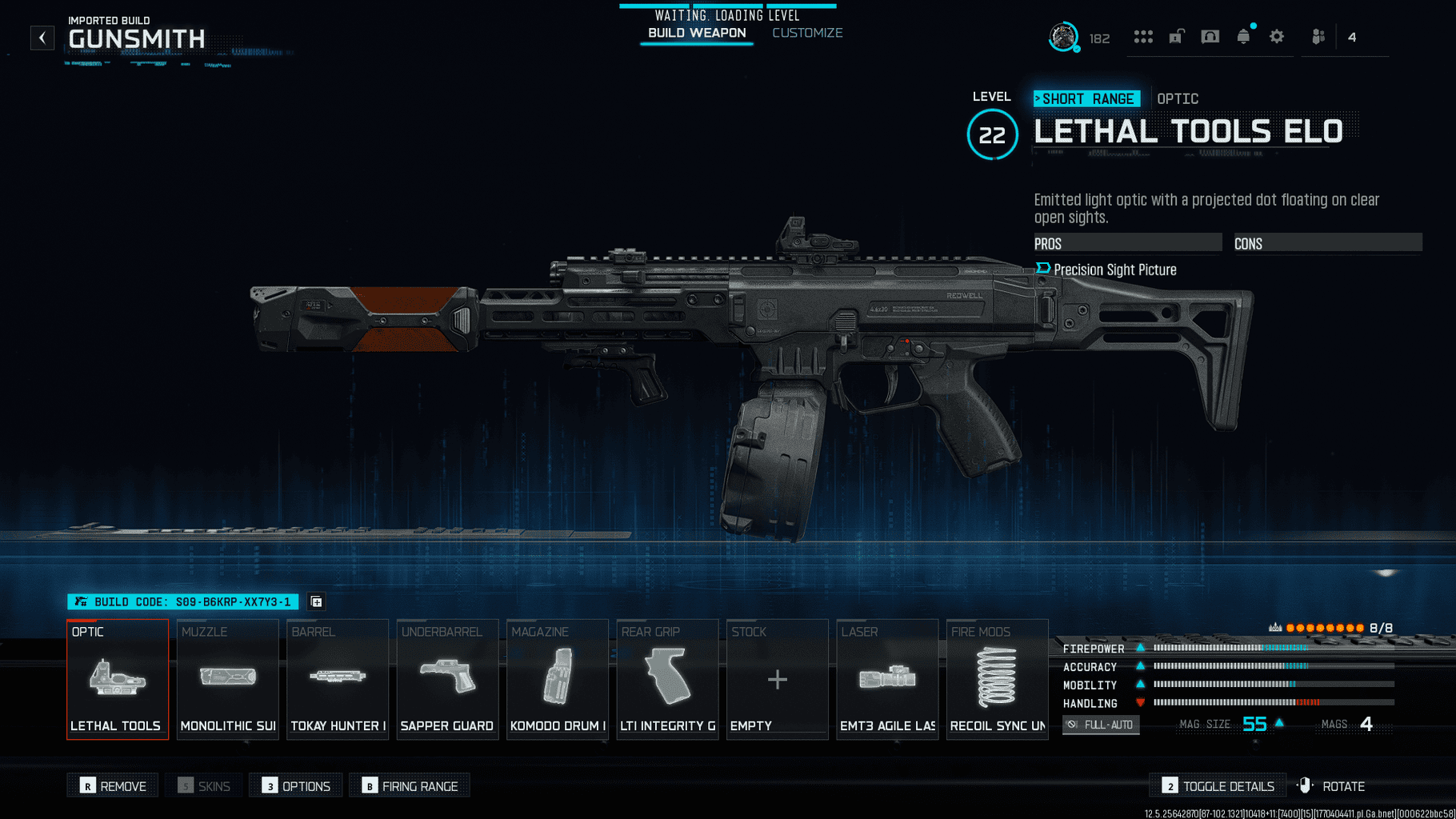
Task: Go back using the arrow button
Action: (x=42, y=38)
